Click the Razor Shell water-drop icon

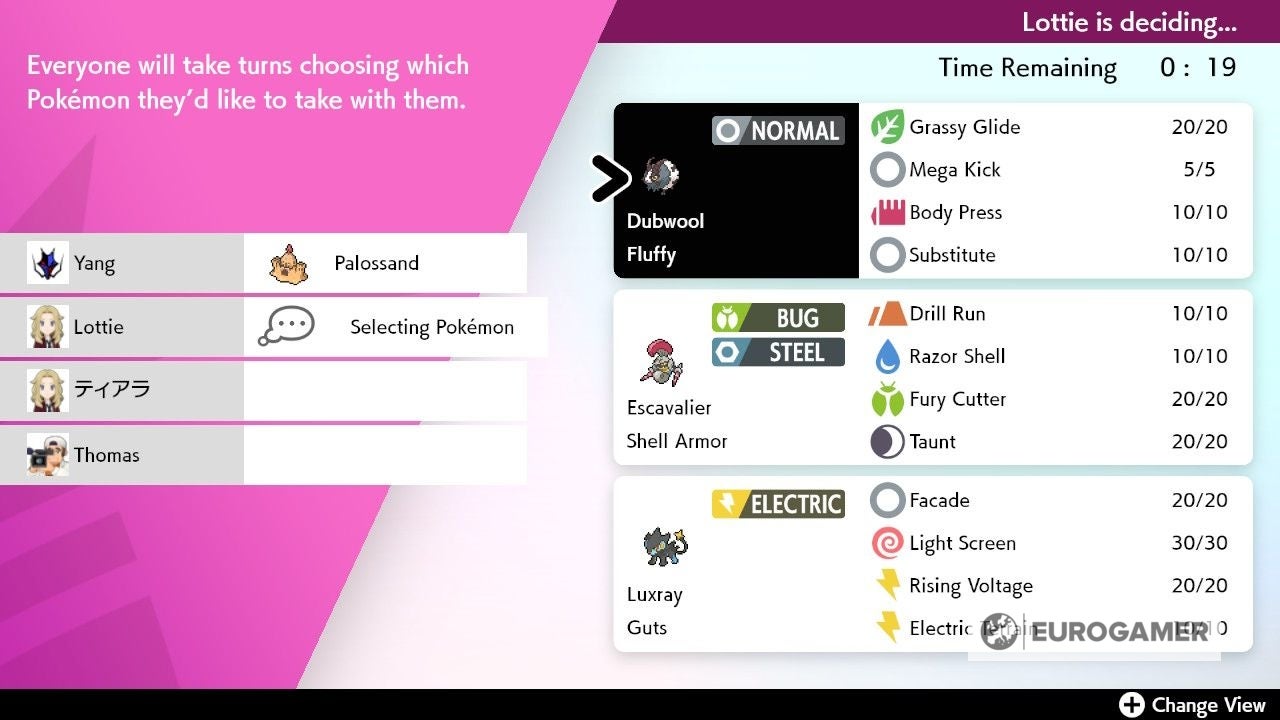889,356
